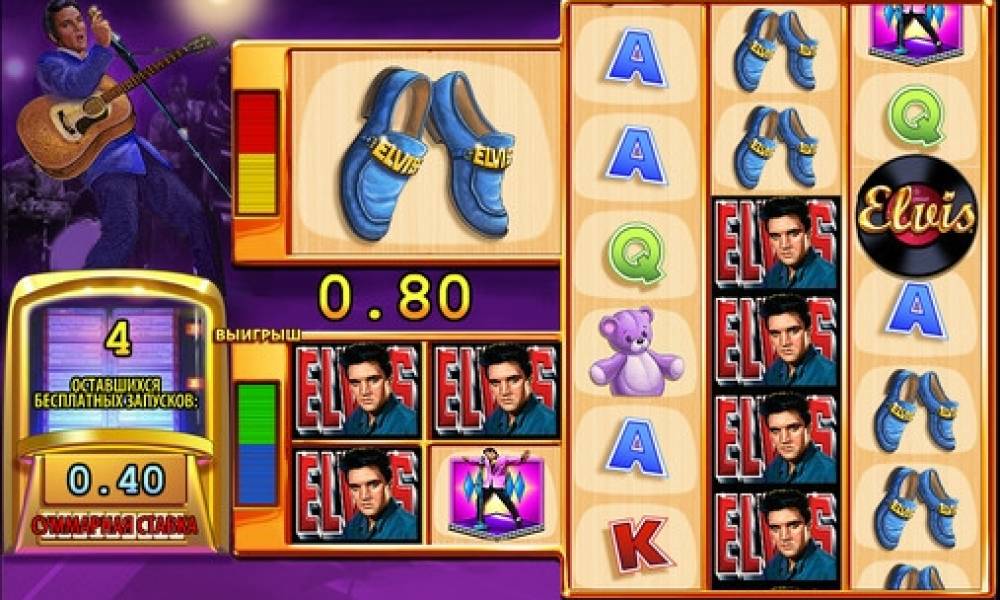Select the purple teddy bear symbol
This screenshot has width=1000, height=600.
point(636,347)
